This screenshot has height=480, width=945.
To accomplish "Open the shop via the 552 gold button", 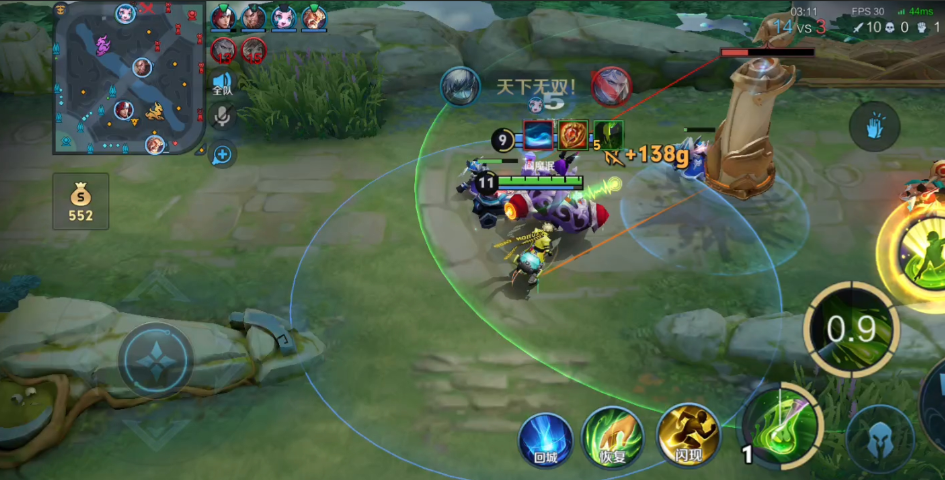I will (x=80, y=200).
